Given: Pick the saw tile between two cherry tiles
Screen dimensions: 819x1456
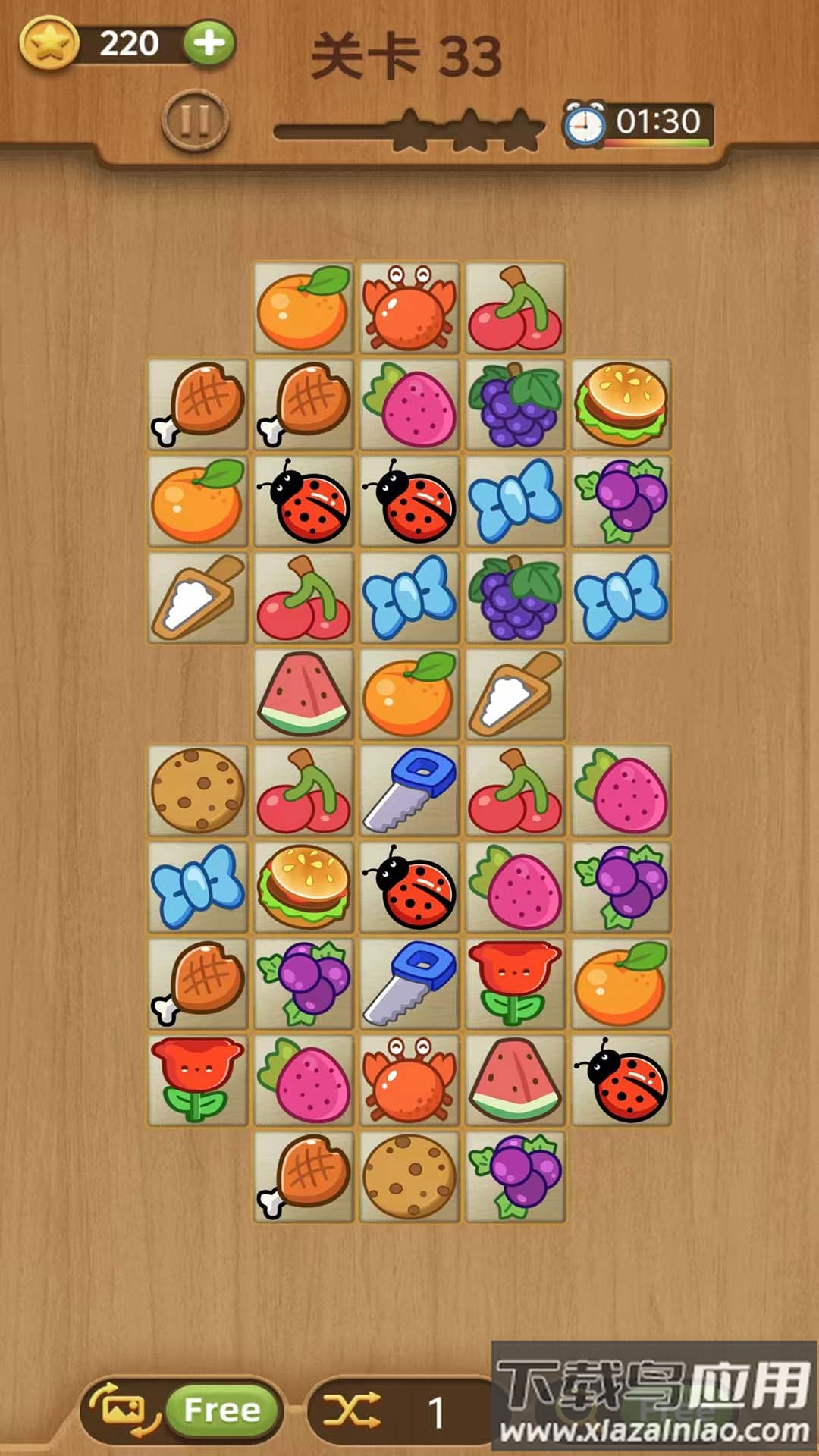Looking at the screenshot, I should [409, 790].
